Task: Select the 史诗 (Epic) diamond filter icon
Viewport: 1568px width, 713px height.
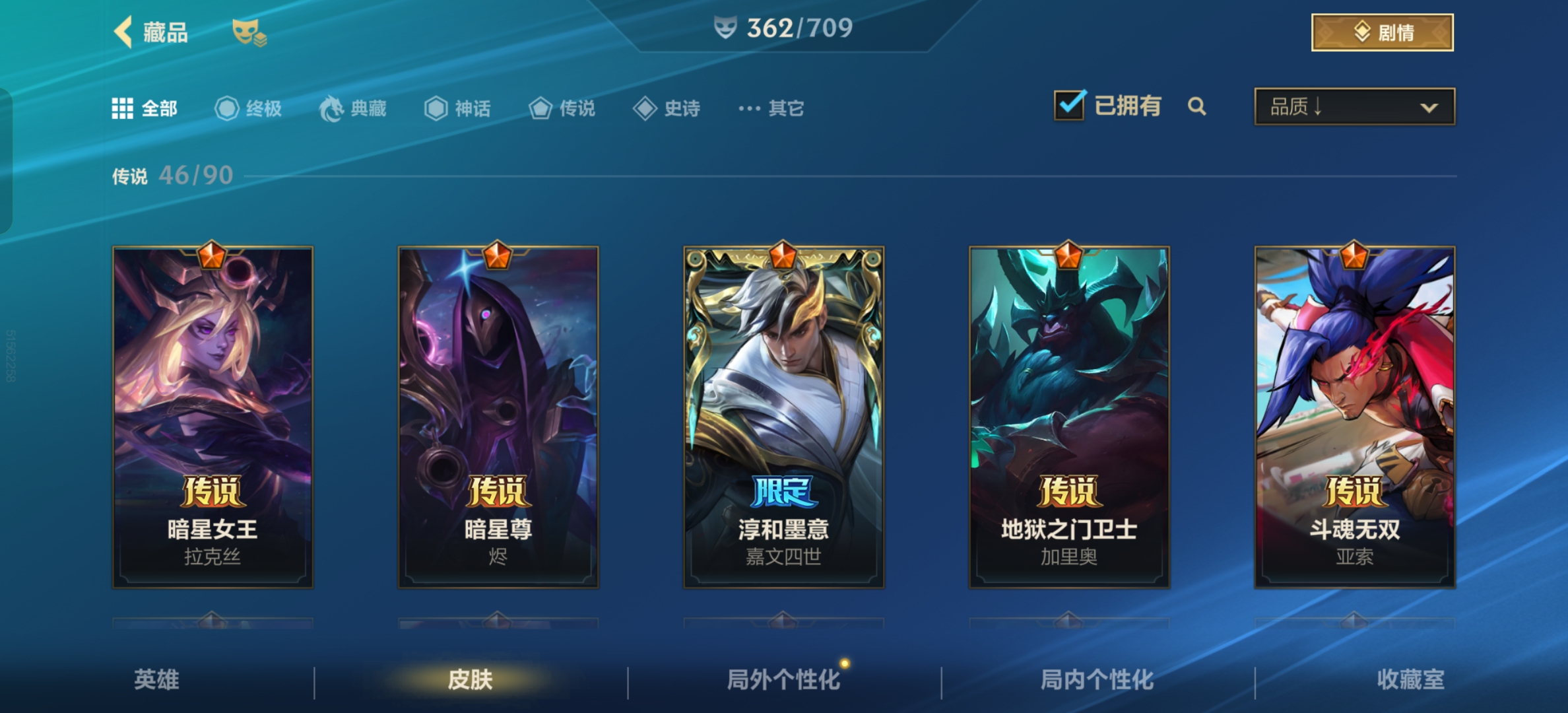Action: 645,108
